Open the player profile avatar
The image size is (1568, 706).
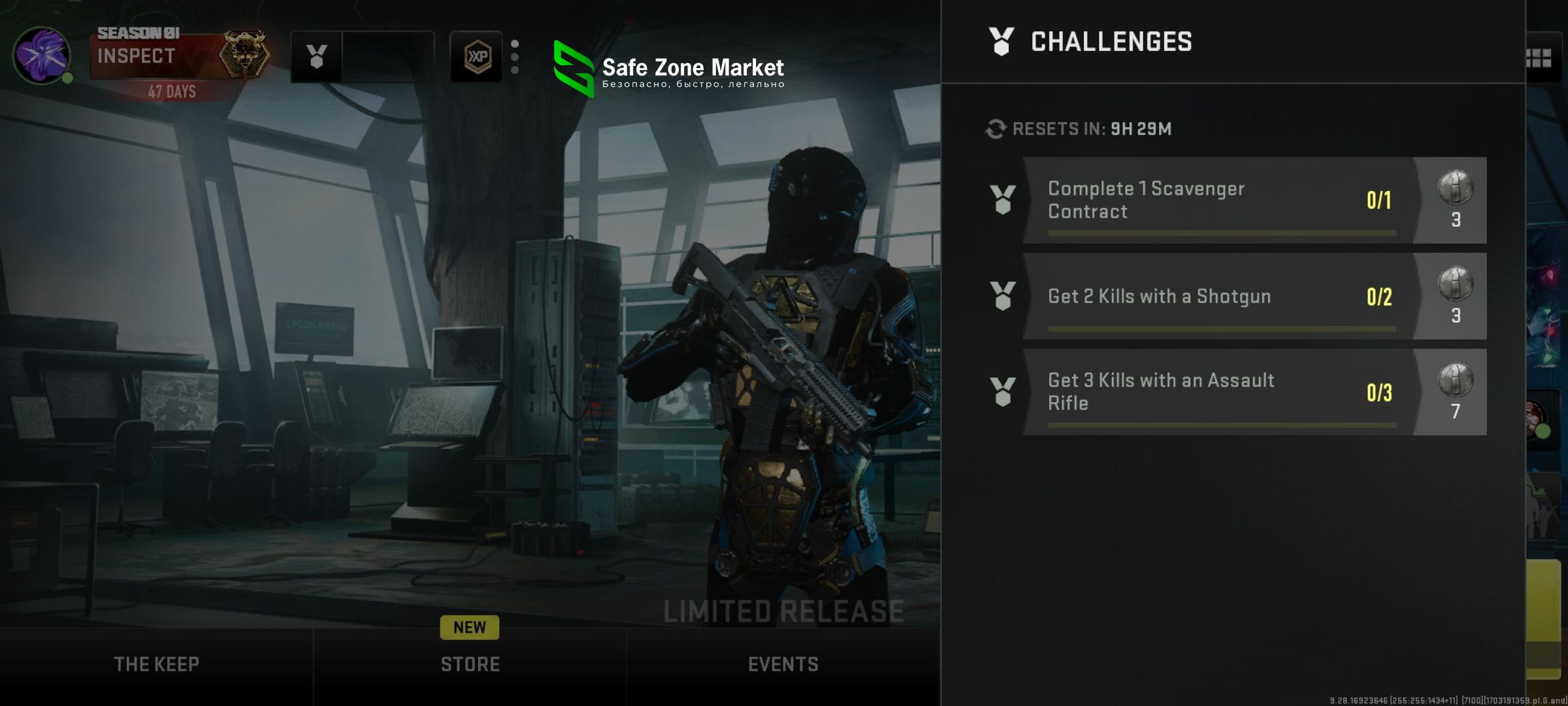coord(42,56)
